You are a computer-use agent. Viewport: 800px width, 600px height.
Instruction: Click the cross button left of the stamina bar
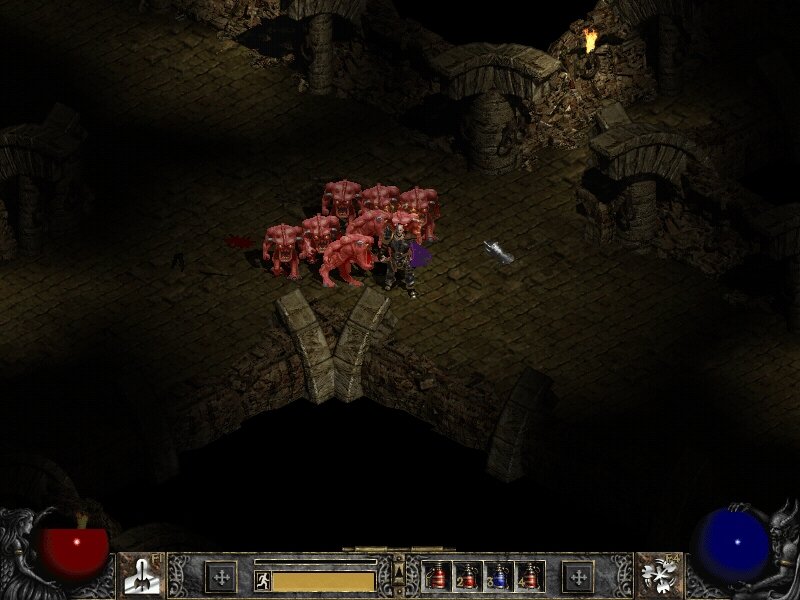[221, 576]
